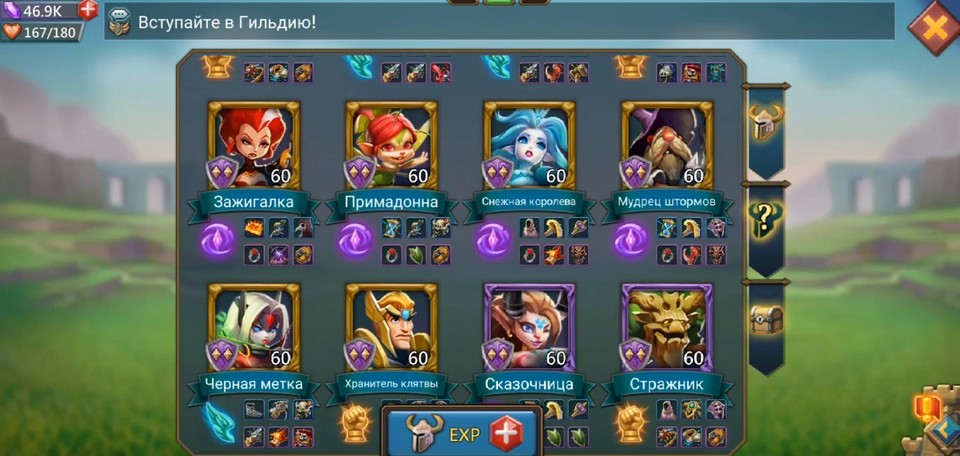The image size is (960, 456).
Task: Choose the Хранитель клятвы hero portrait
Action: tap(391, 327)
